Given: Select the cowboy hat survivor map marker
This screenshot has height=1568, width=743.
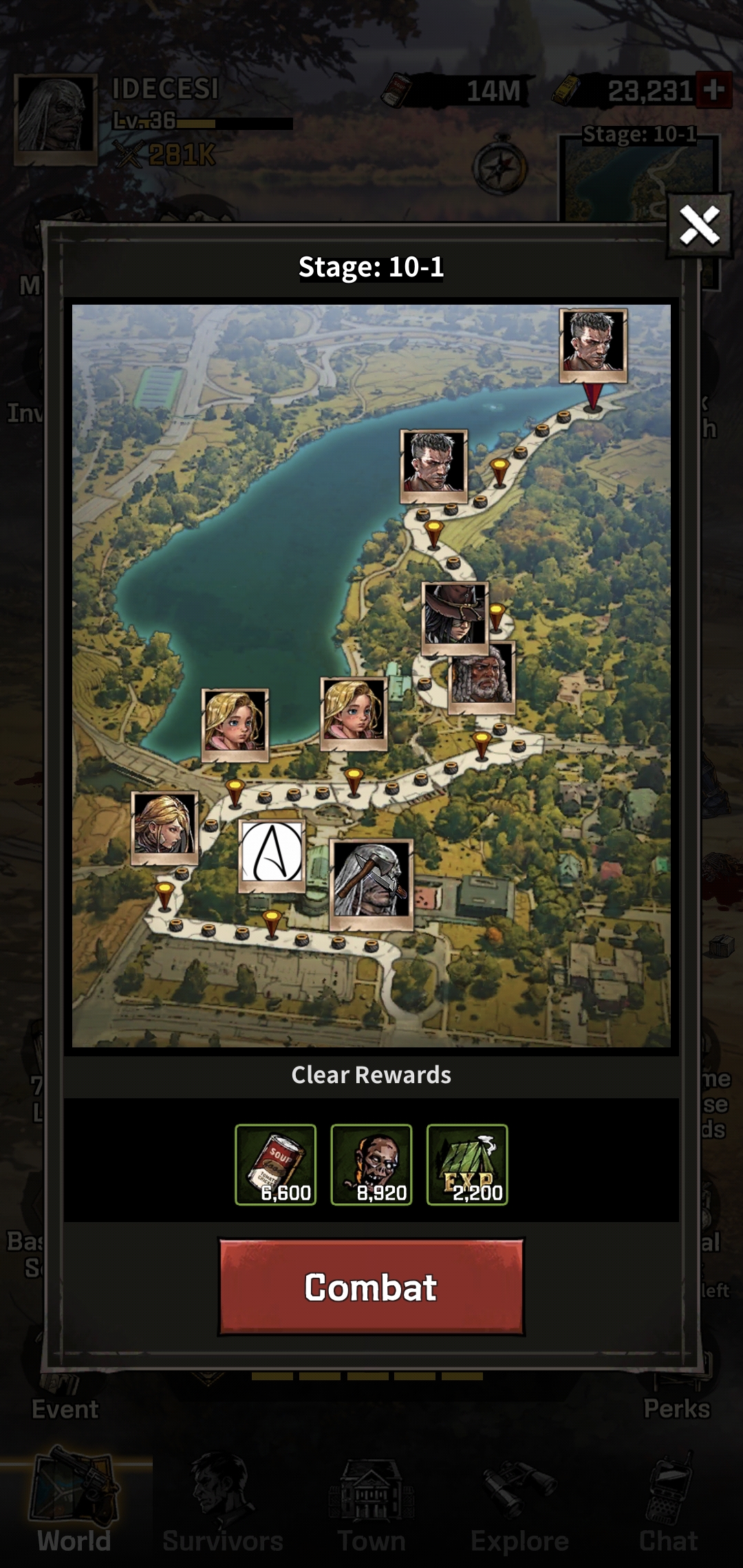Looking at the screenshot, I should tap(455, 616).
